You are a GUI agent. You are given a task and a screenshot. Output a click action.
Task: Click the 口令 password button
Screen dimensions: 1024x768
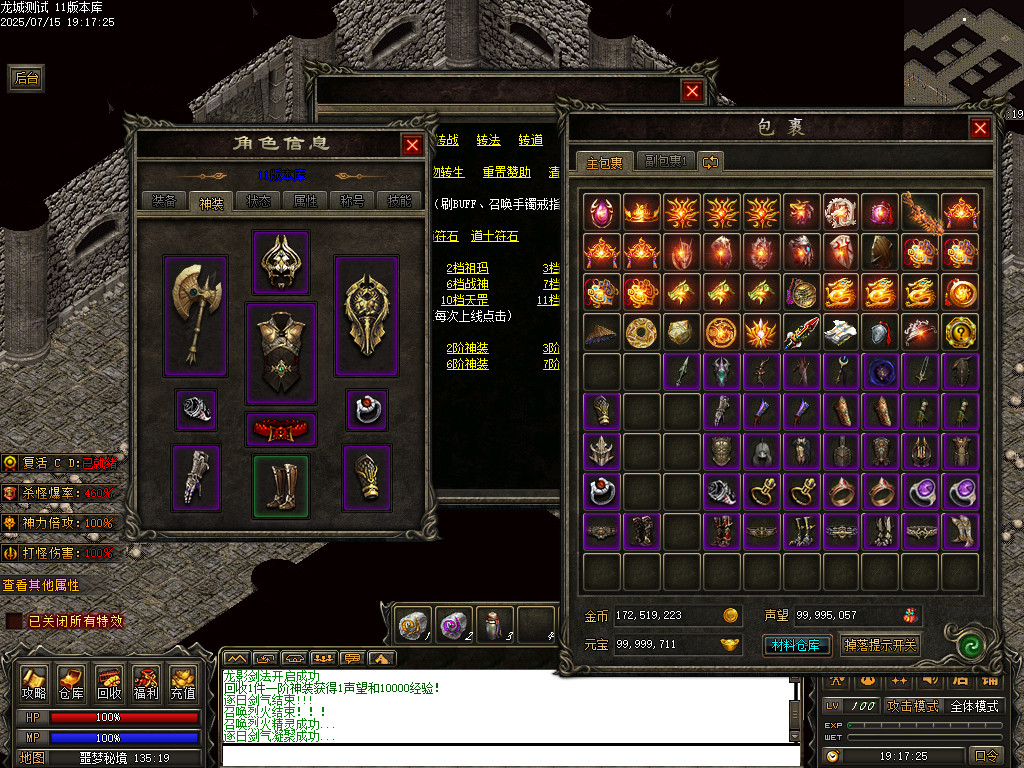985,756
